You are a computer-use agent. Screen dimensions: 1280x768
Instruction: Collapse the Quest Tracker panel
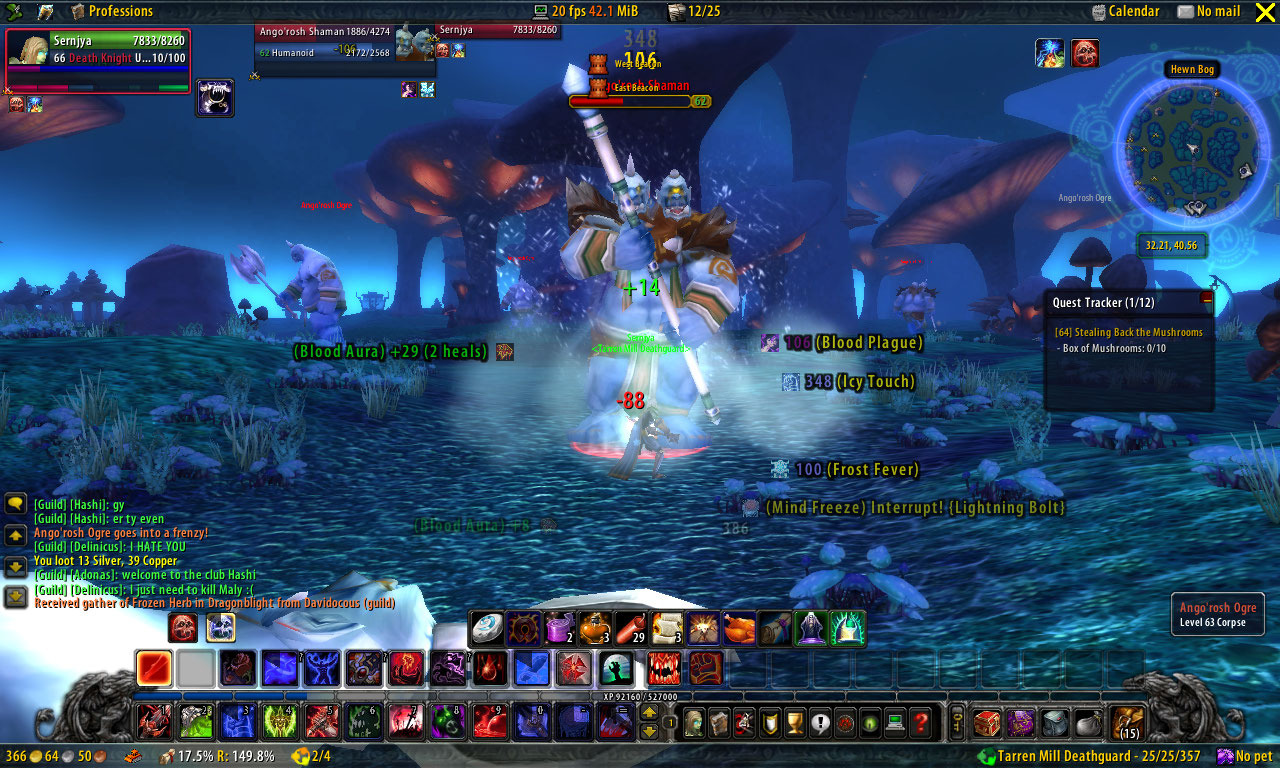1206,299
